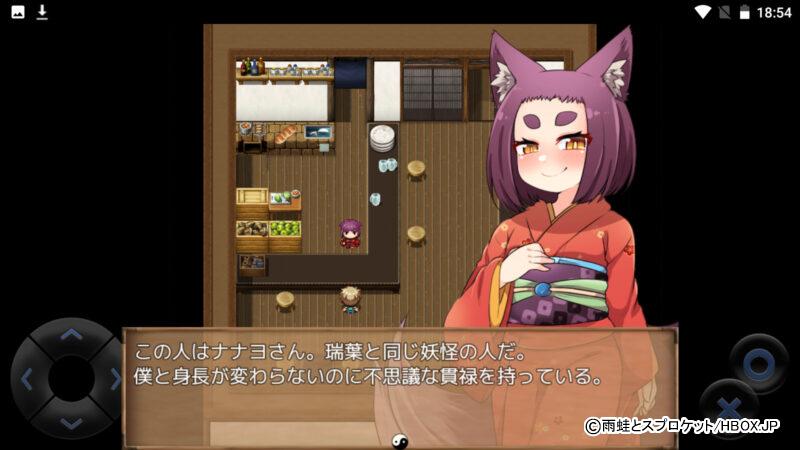Screen dimensions: 800x450
Task: Tap the D-pad left arrow
Action: 27,379
